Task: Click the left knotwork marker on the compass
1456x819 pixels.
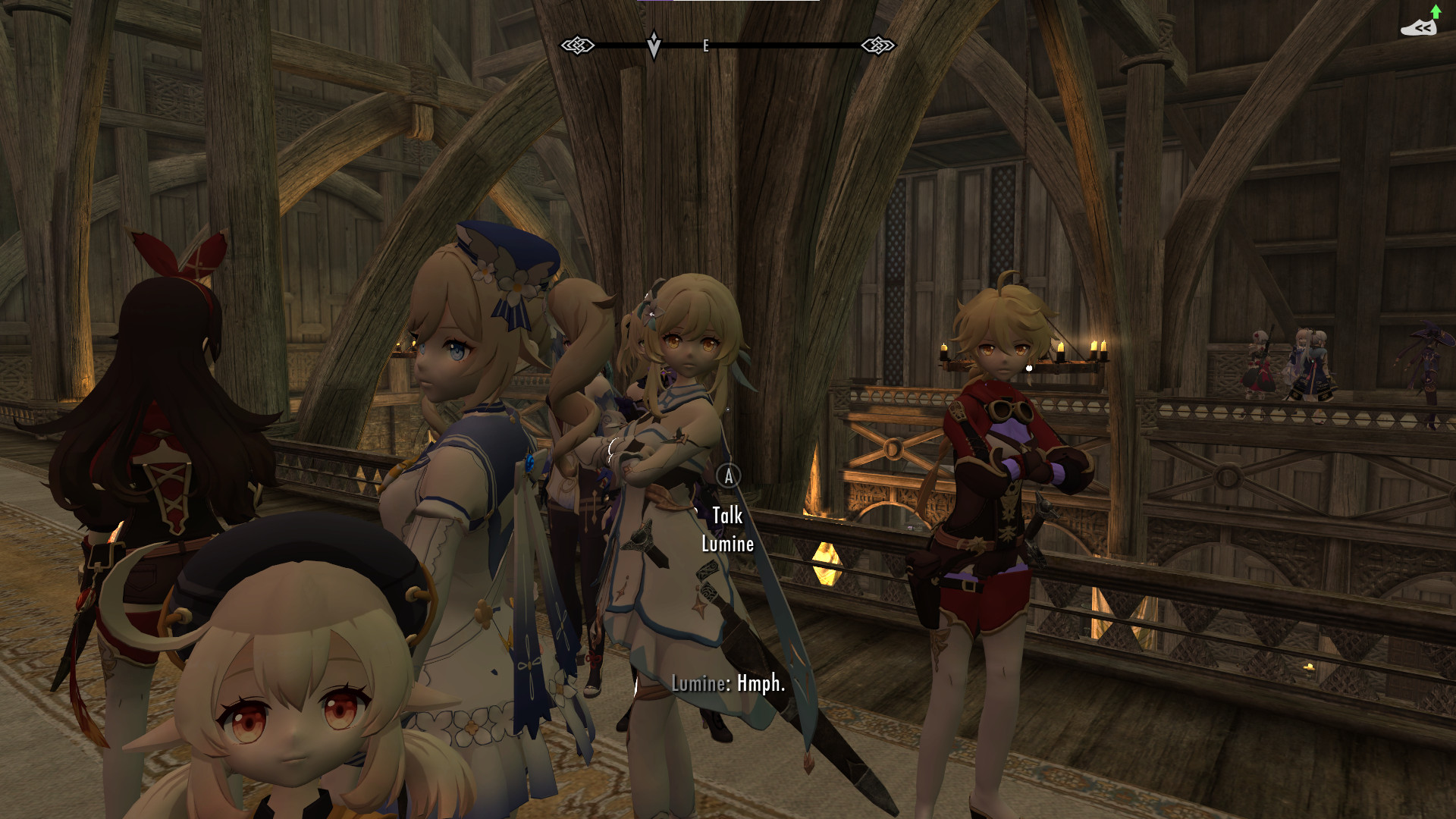Action: point(579,45)
